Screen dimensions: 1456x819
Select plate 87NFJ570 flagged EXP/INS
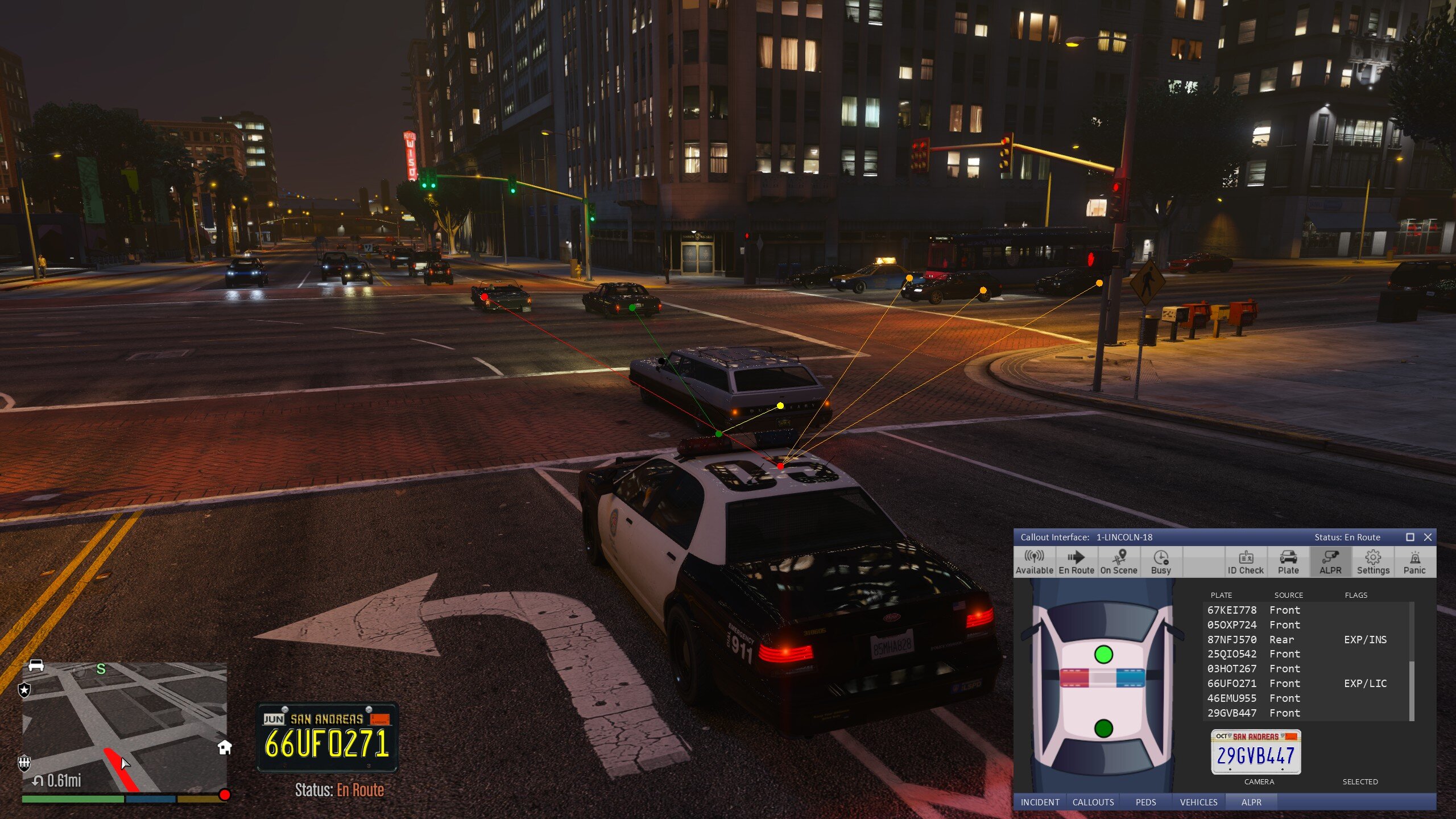coord(1297,639)
